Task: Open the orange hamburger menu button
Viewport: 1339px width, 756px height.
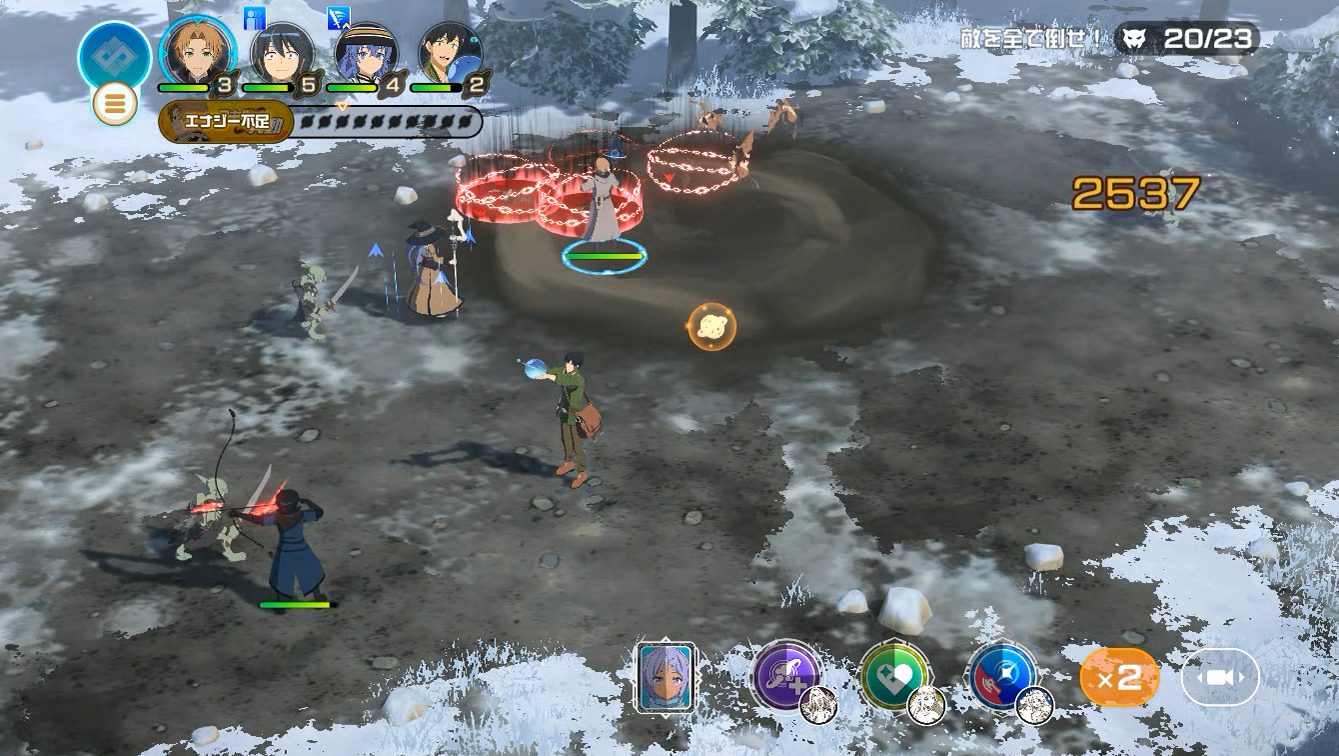Action: [115, 104]
